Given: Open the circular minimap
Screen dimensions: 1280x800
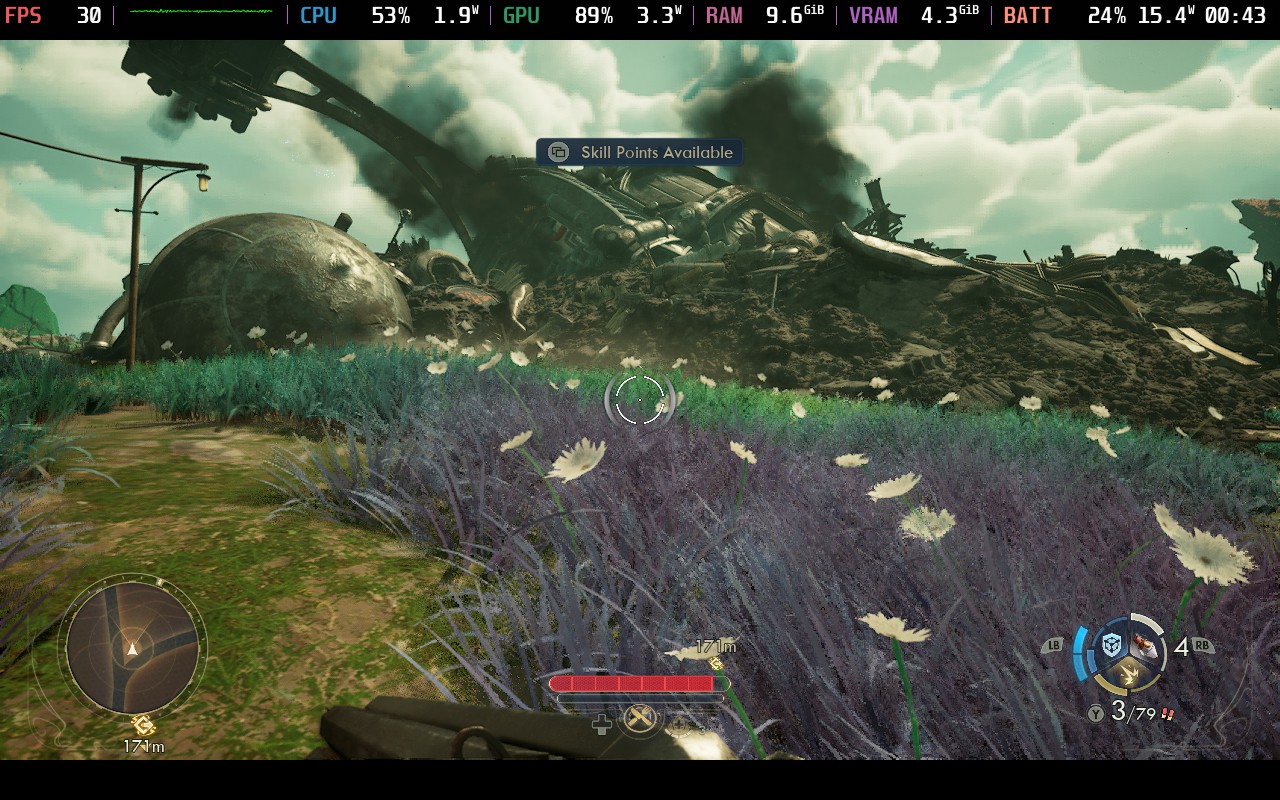Looking at the screenshot, I should (132, 647).
